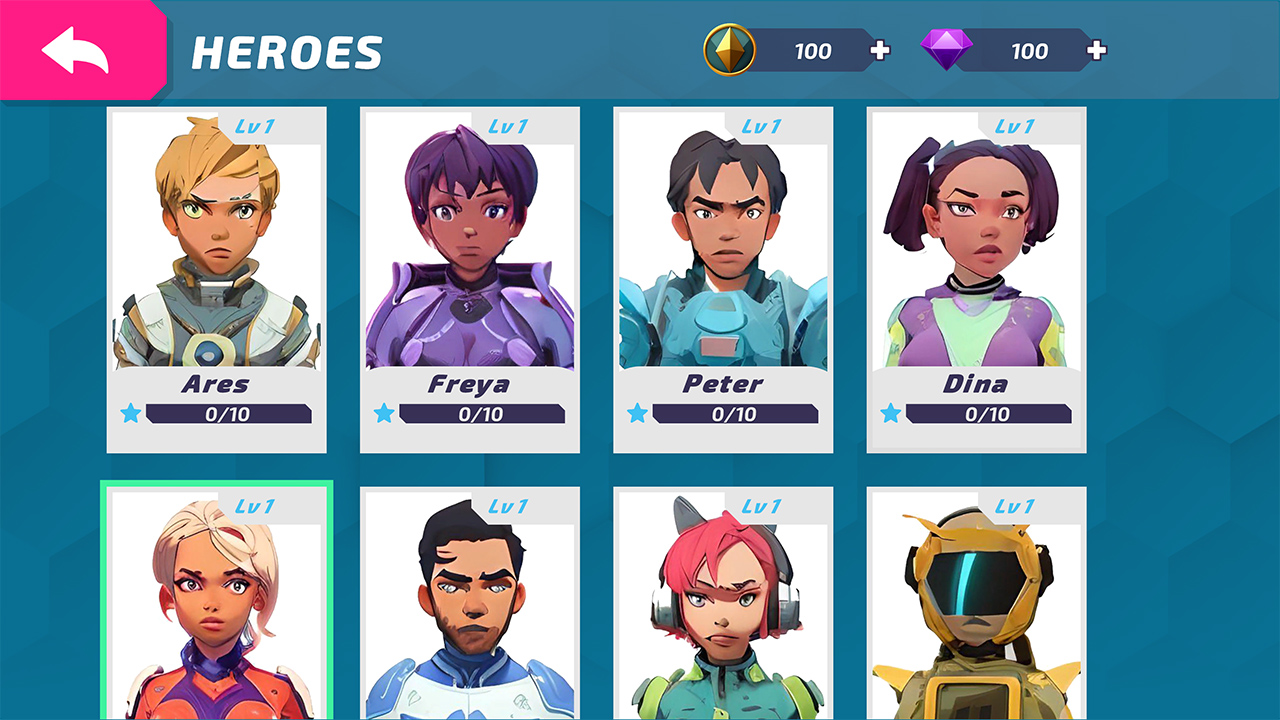The width and height of the screenshot is (1280, 720).
Task: Pick the Peter hero card
Action: pos(723,280)
